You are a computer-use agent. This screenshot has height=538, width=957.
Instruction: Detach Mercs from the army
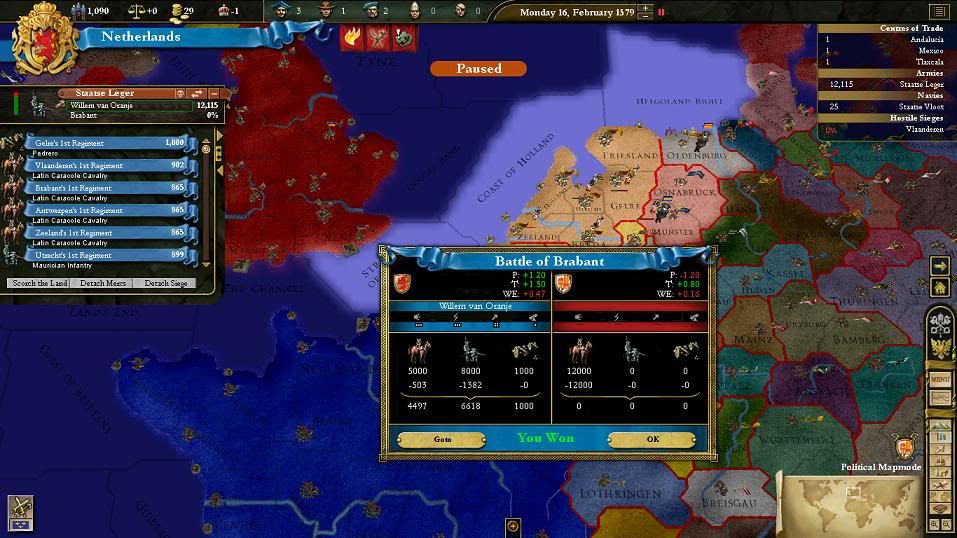tap(103, 283)
